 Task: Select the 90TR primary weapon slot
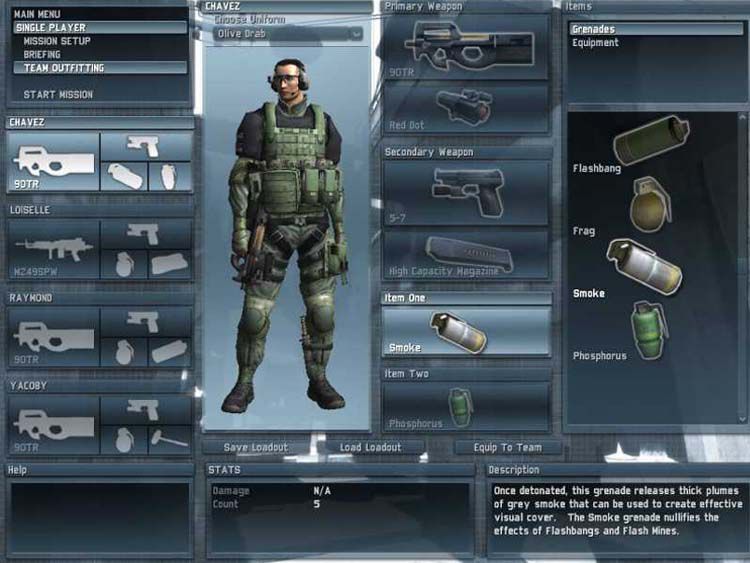tap(466, 48)
